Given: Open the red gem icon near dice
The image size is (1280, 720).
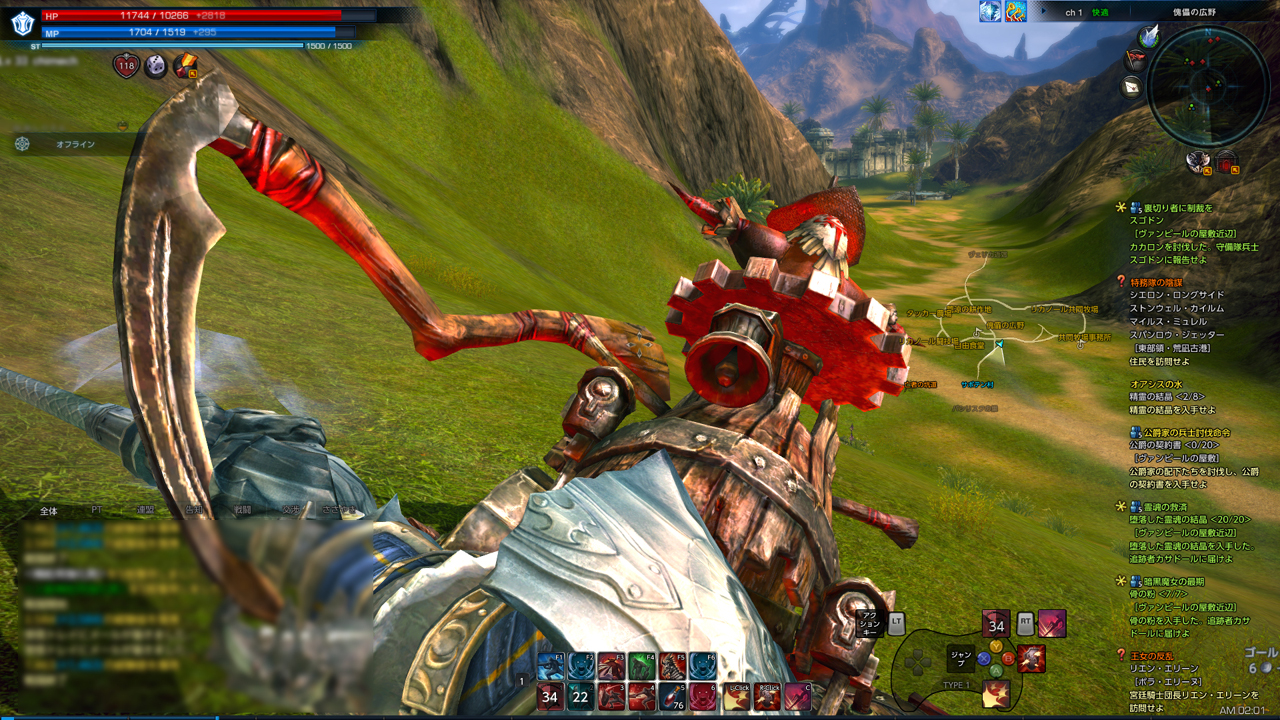Looking at the screenshot, I should pos(185,66).
